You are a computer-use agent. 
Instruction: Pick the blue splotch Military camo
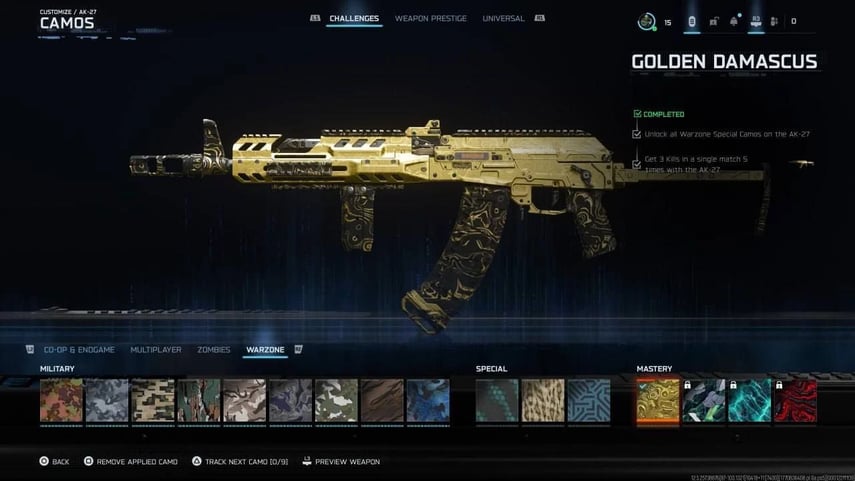[x=428, y=400]
